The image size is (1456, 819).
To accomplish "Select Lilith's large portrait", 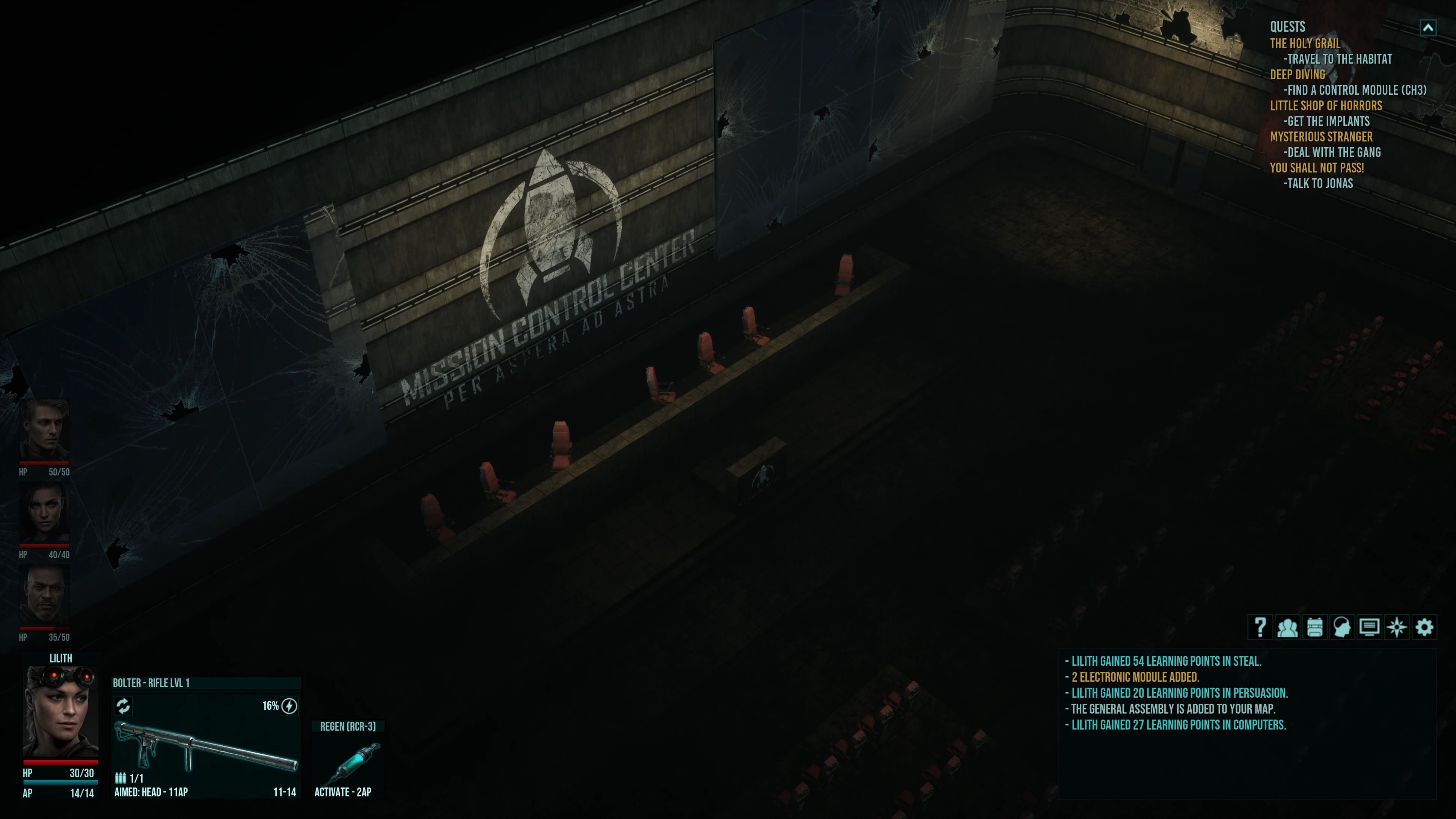I will coord(60,712).
